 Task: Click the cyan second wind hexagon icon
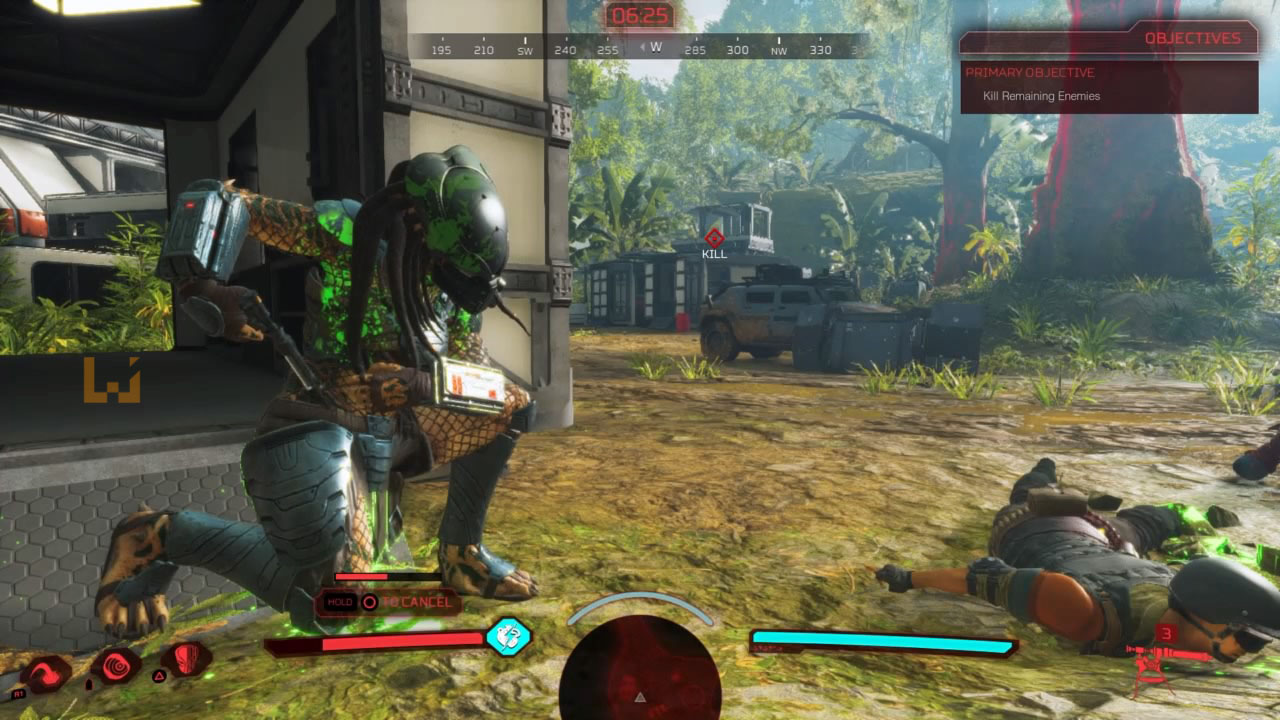(x=508, y=637)
